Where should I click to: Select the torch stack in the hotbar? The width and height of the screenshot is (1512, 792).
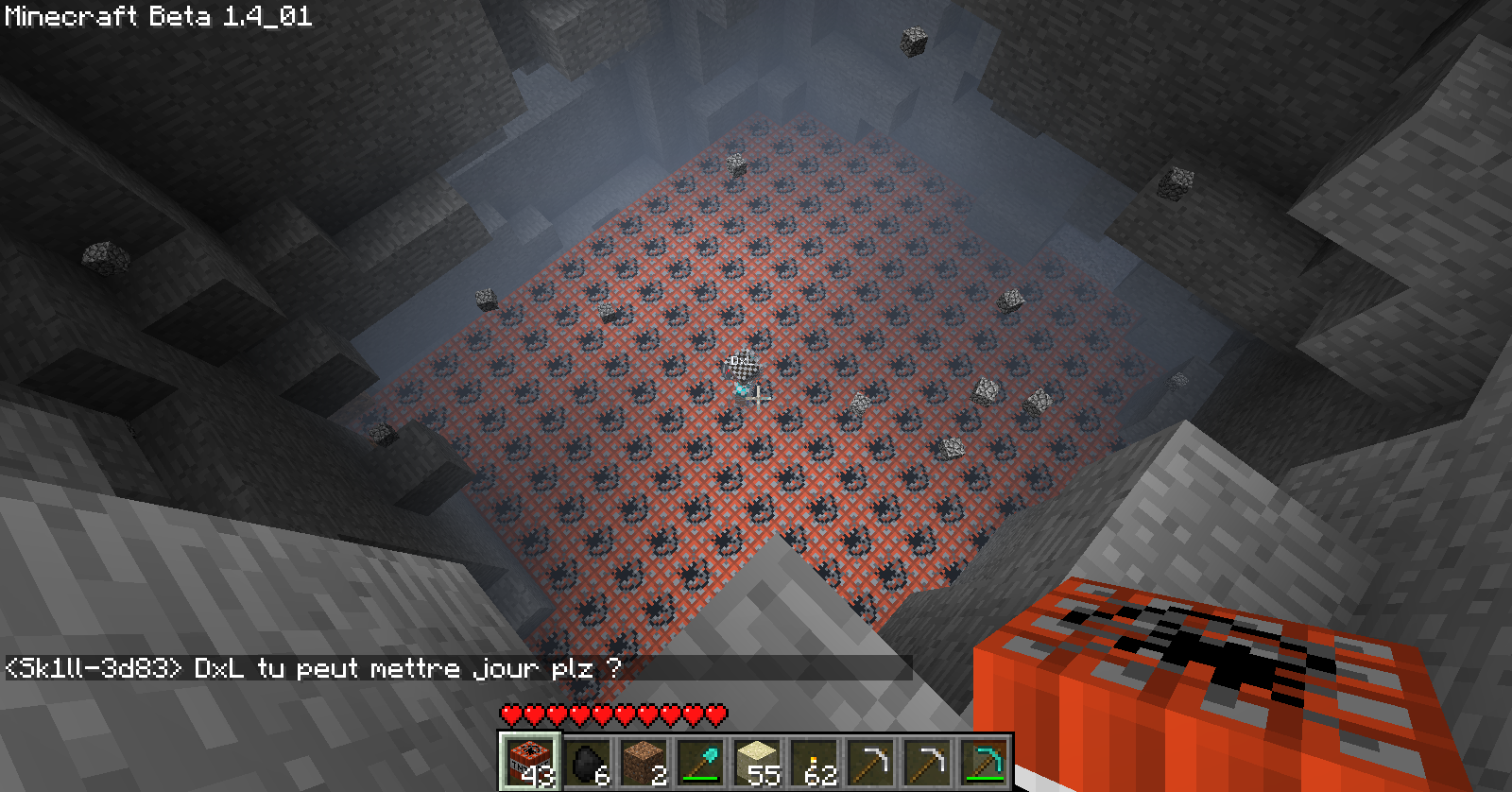[814, 761]
